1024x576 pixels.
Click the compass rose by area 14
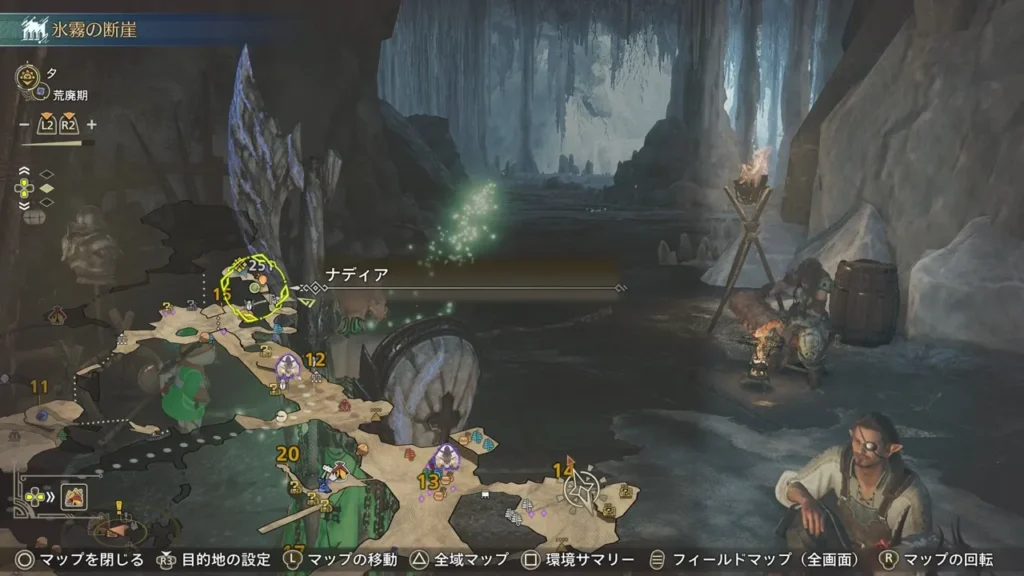click(x=580, y=490)
